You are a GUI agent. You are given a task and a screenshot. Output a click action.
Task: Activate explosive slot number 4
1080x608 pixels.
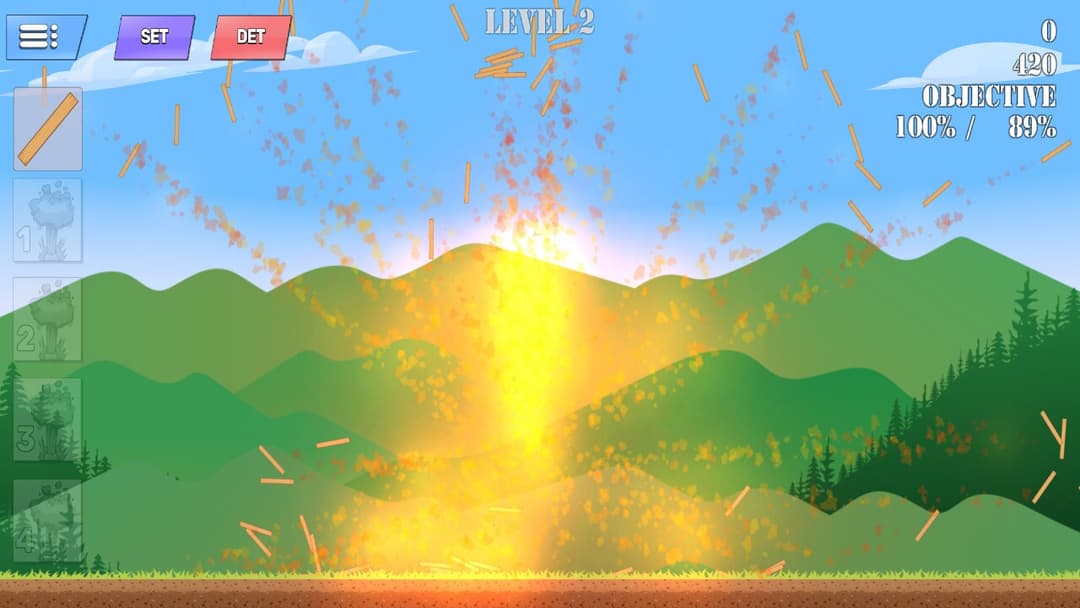tap(48, 521)
